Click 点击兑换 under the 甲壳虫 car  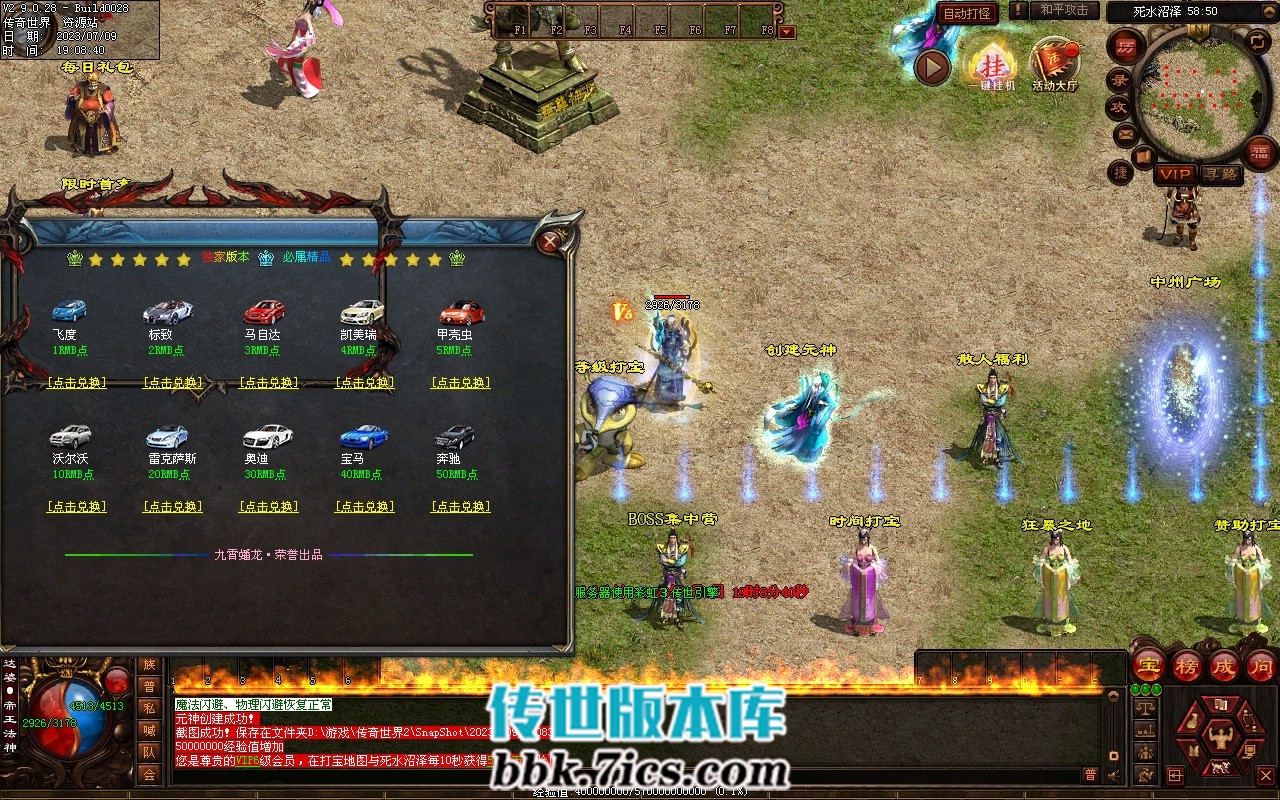pyautogui.click(x=461, y=383)
